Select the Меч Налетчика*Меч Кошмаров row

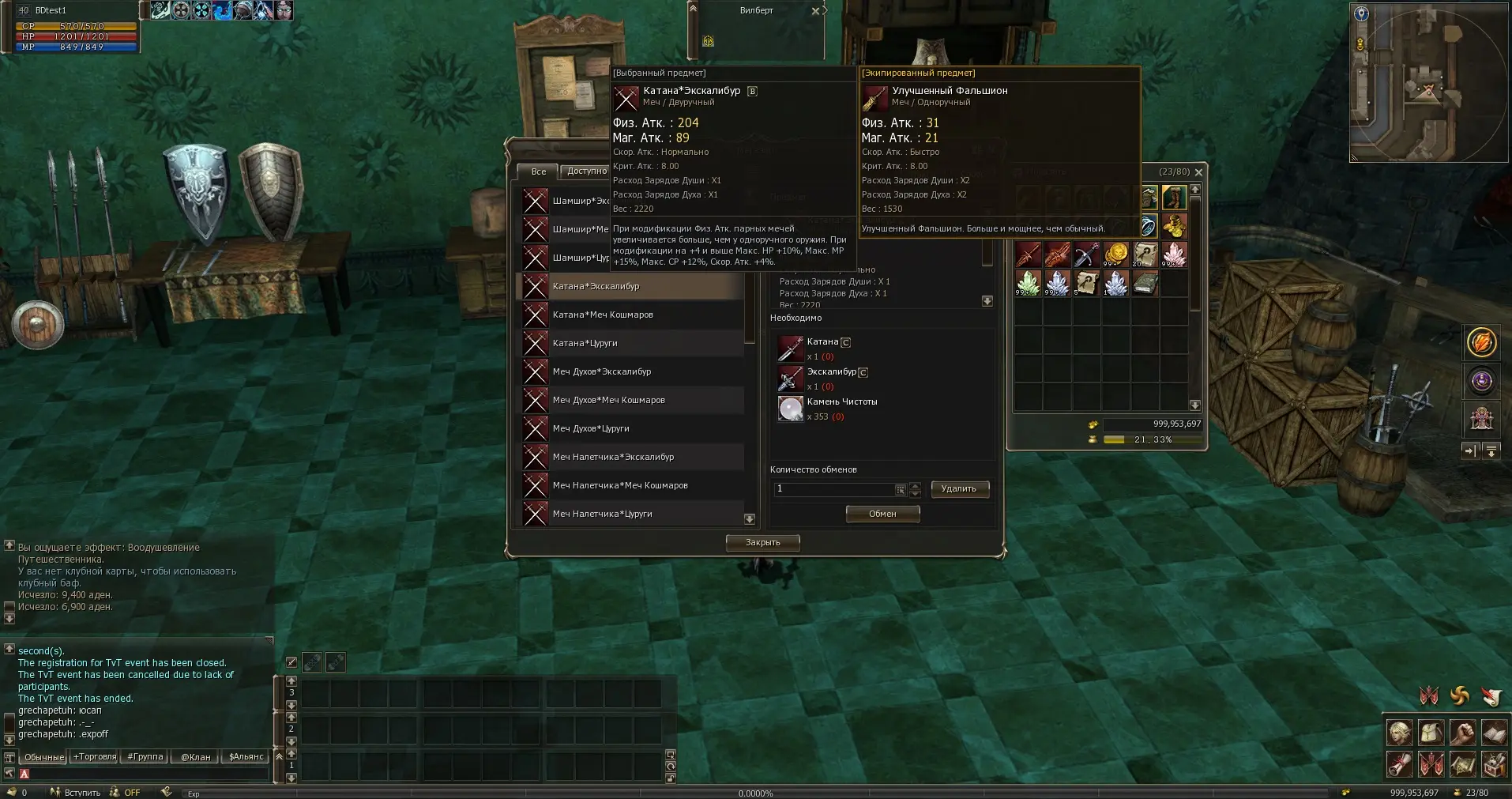620,485
